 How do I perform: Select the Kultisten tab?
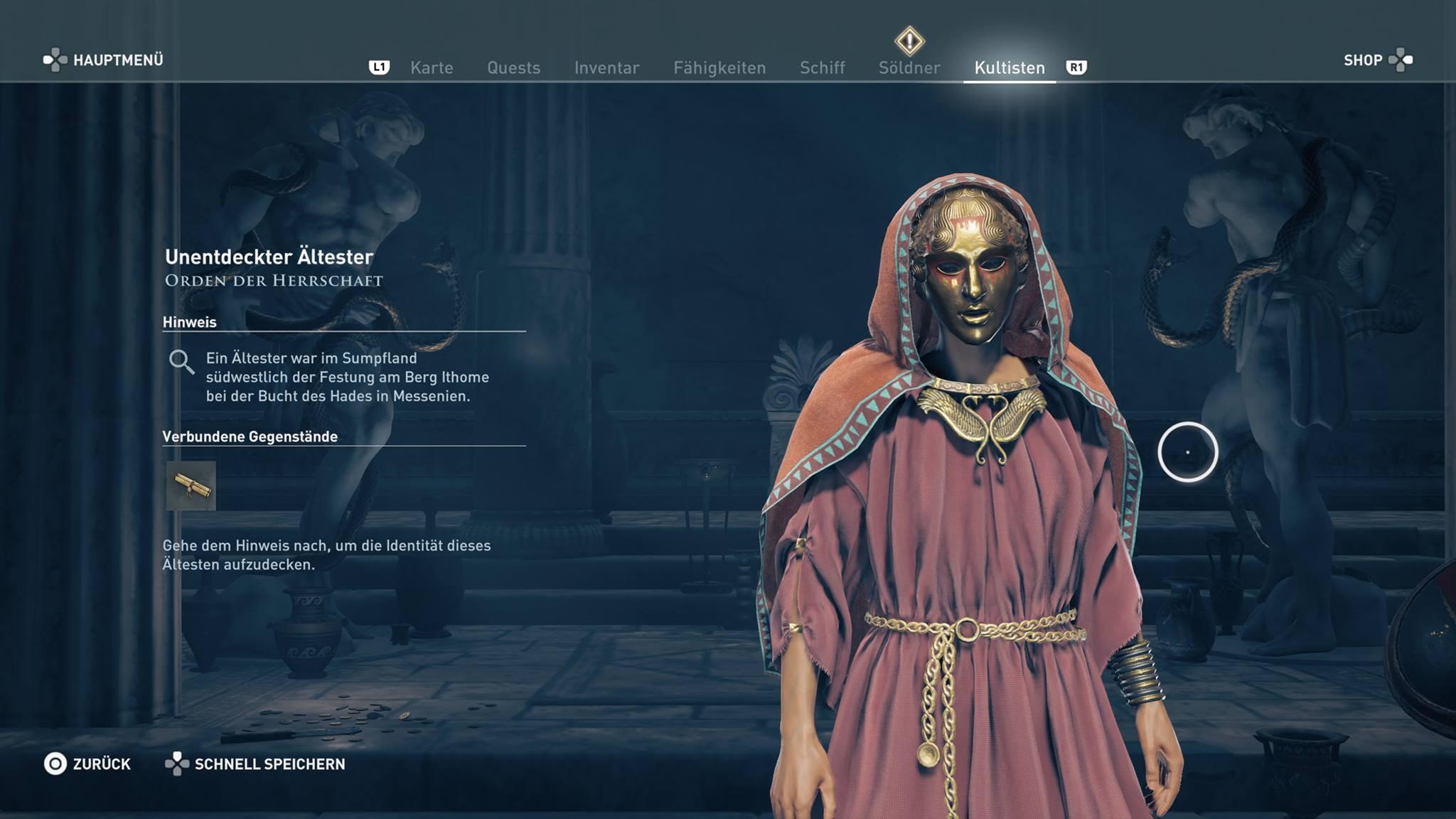point(1010,68)
